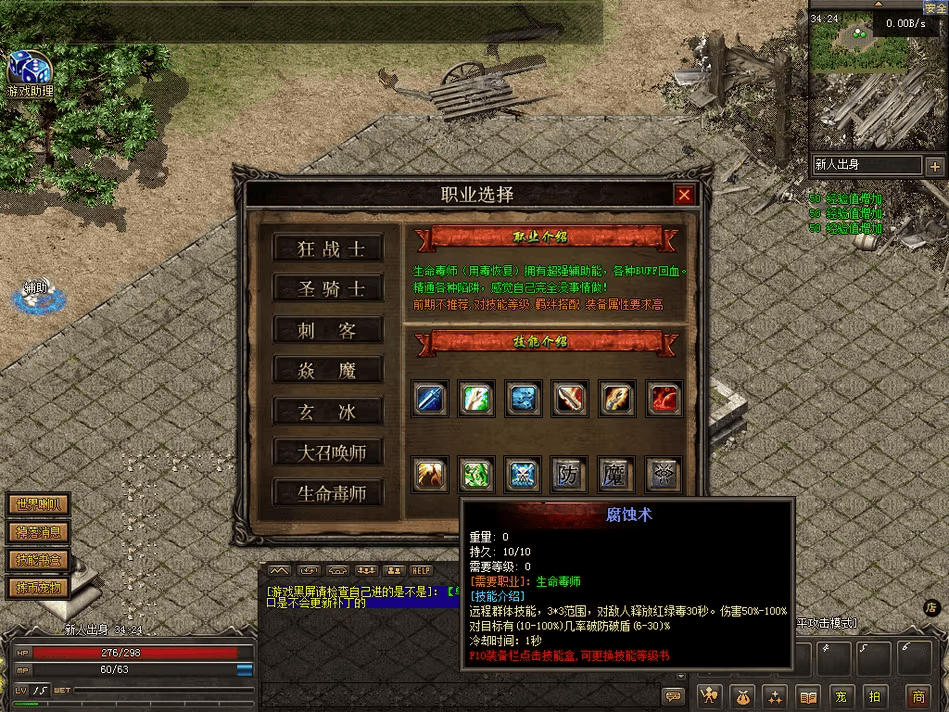Open the bag inventory icon
Screen dimensions: 949x712
tap(742, 696)
